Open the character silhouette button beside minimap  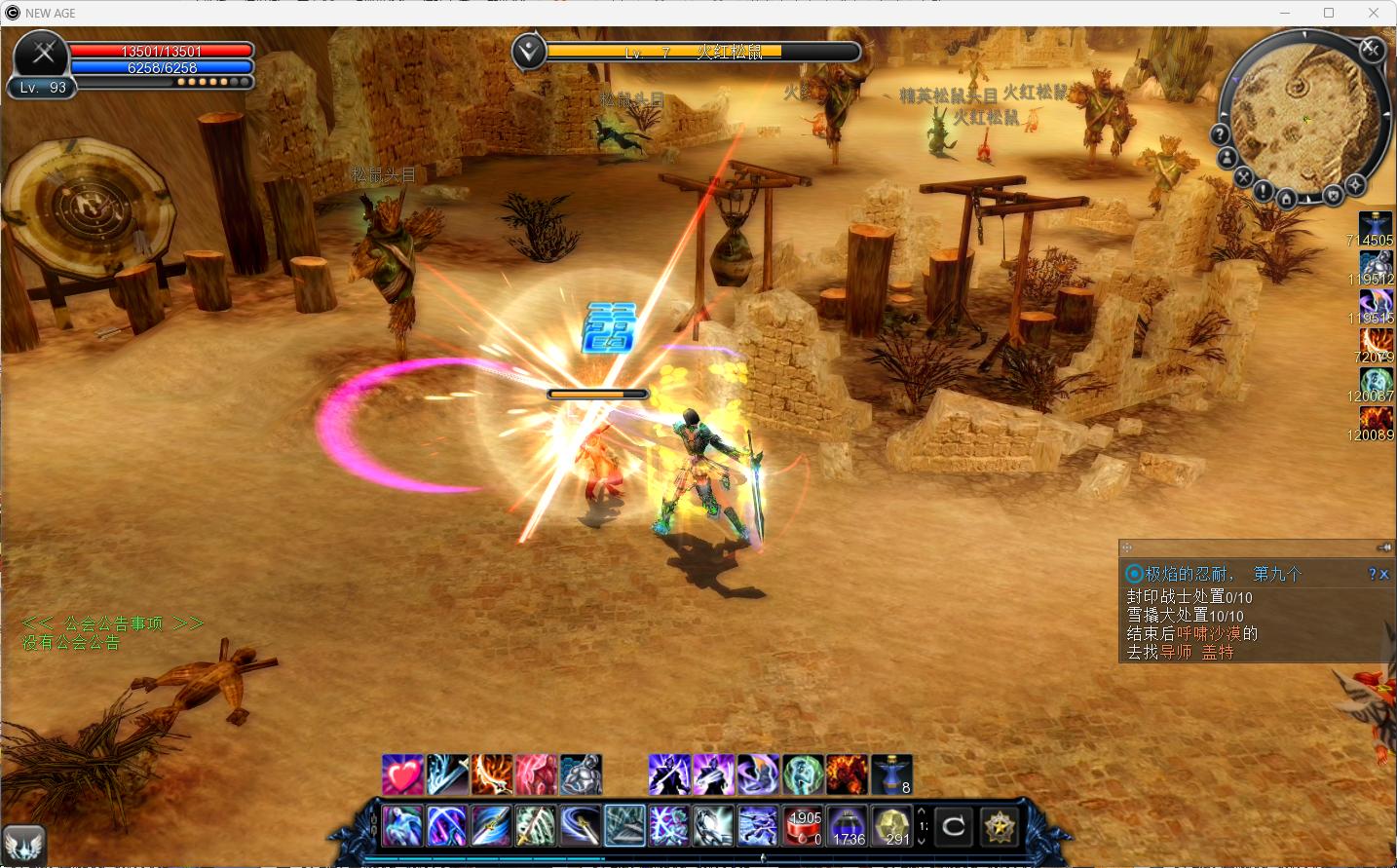click(1227, 157)
